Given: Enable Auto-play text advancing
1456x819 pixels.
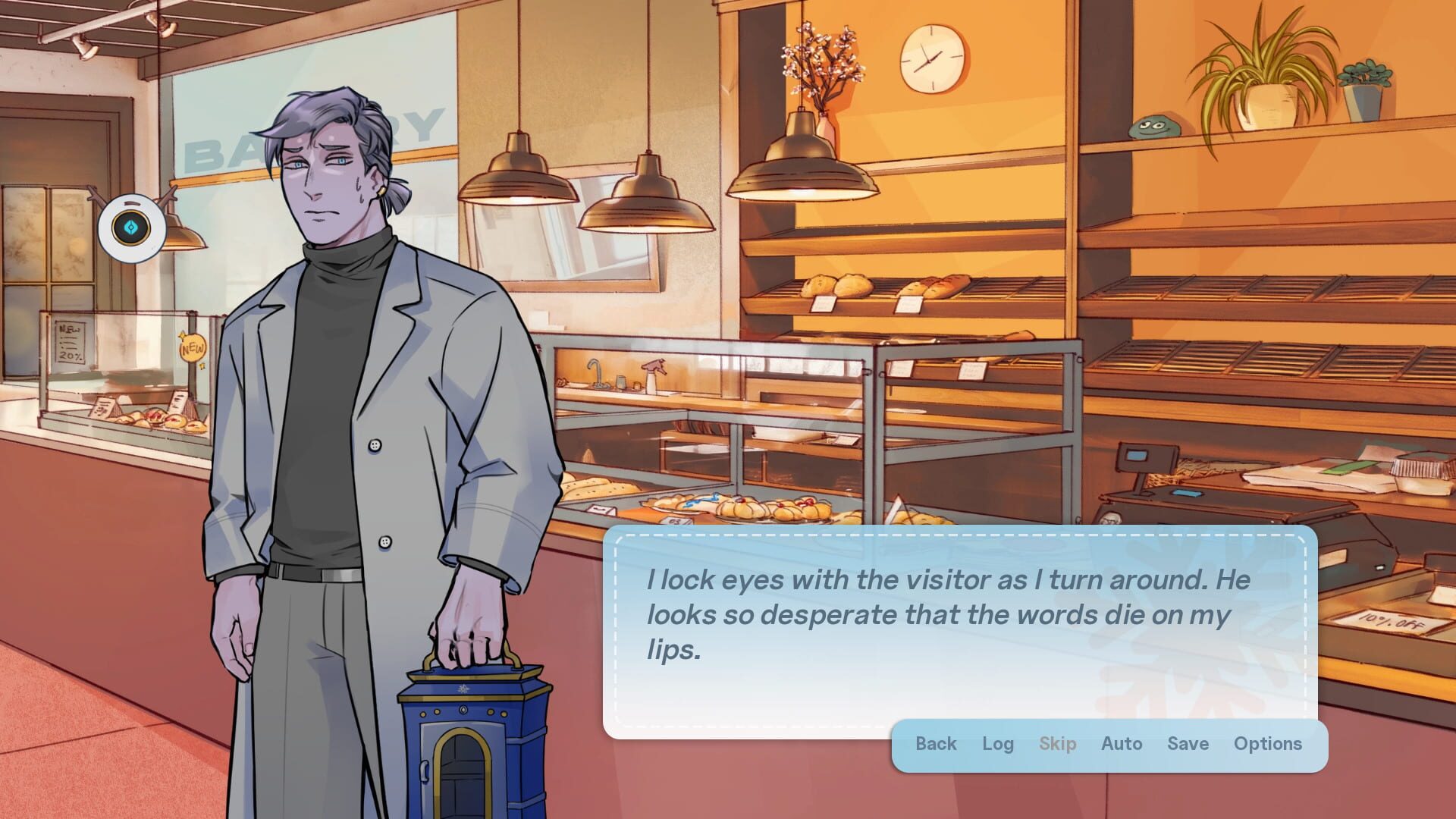Looking at the screenshot, I should (x=1122, y=744).
